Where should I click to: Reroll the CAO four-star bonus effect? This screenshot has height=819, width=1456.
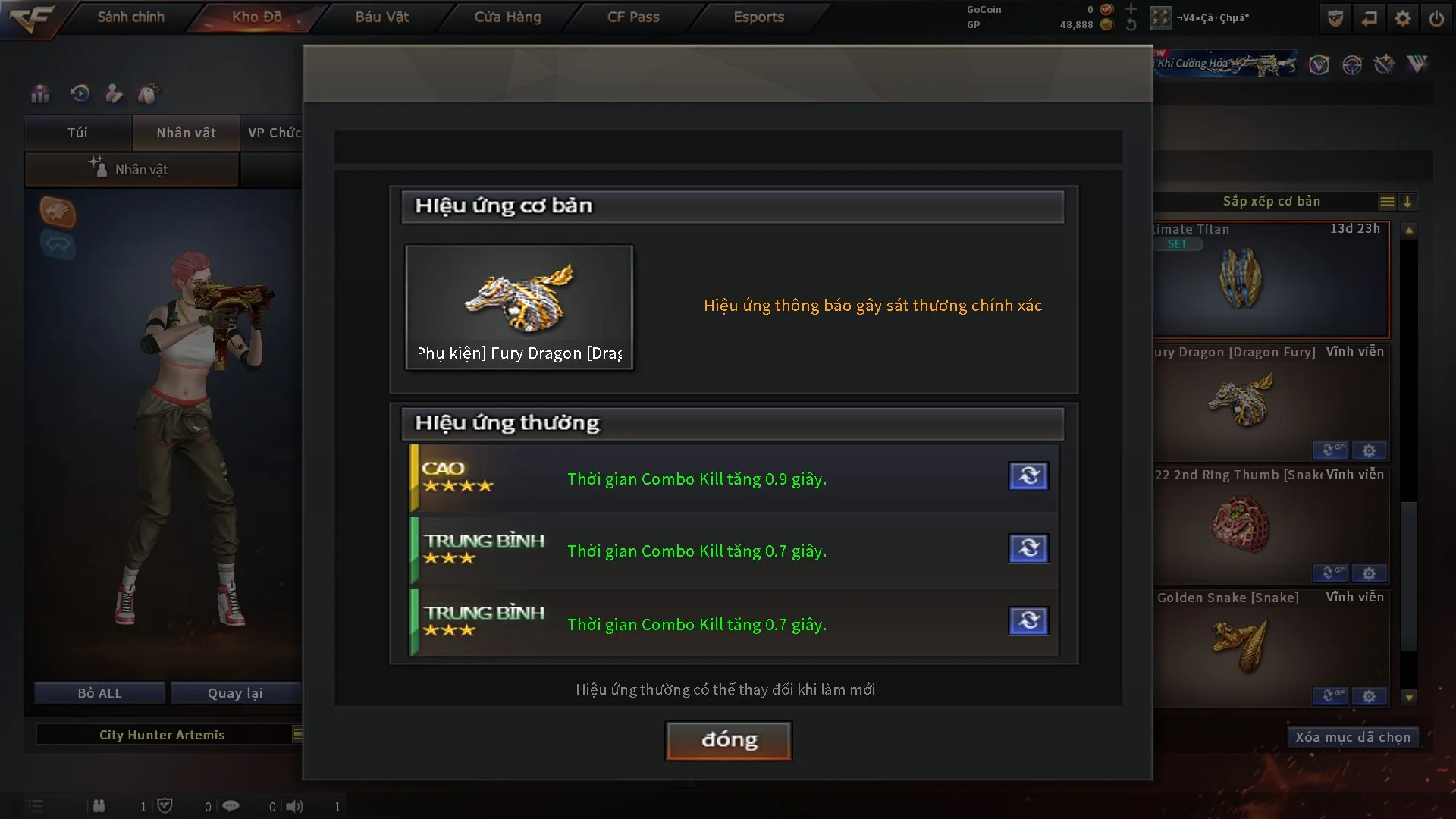tap(1028, 476)
